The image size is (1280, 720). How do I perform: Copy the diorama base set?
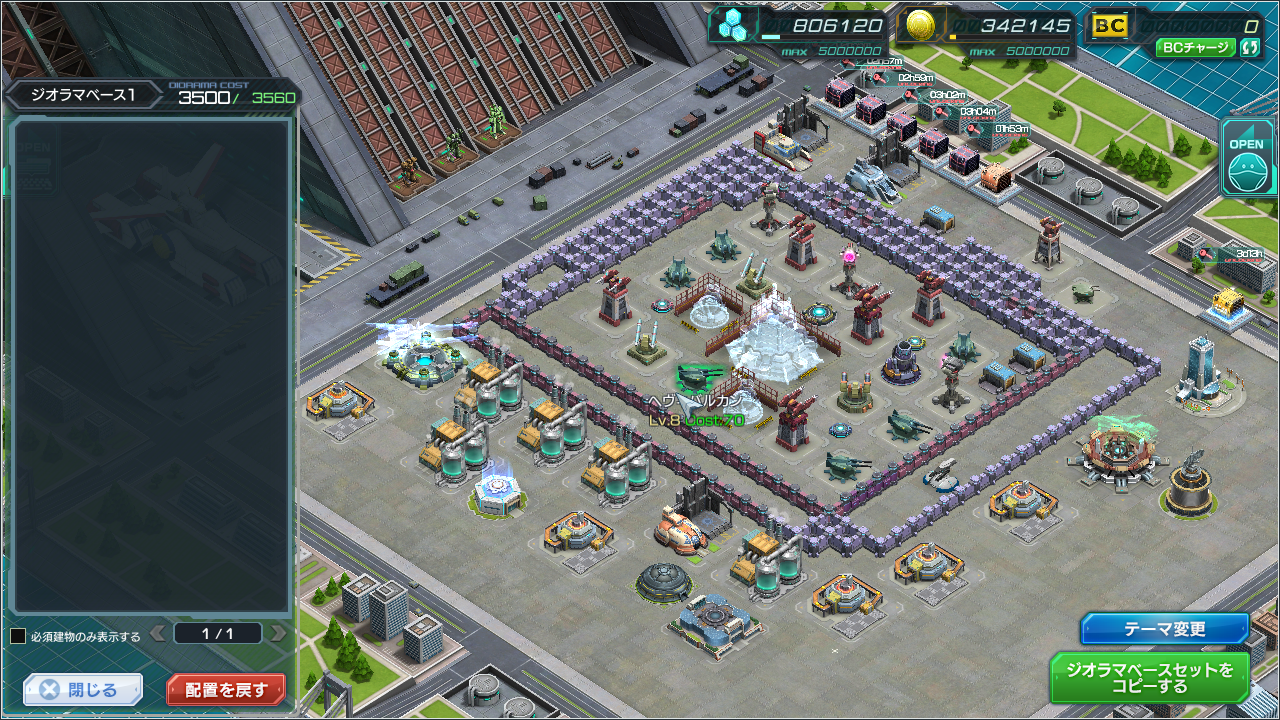1149,677
